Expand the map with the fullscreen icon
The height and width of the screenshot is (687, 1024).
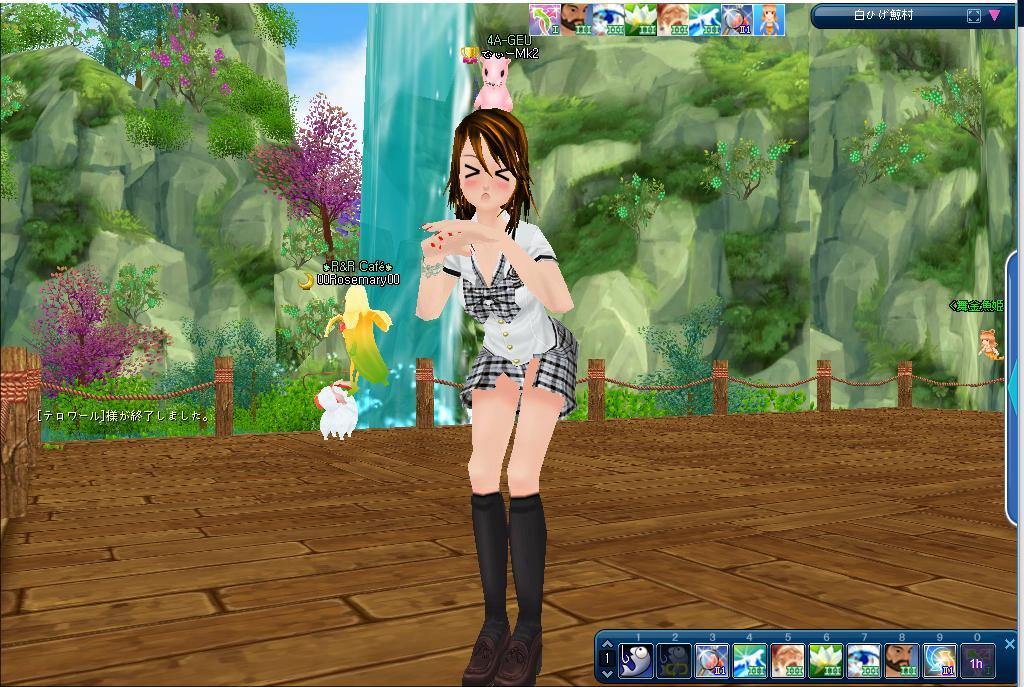coord(974,16)
